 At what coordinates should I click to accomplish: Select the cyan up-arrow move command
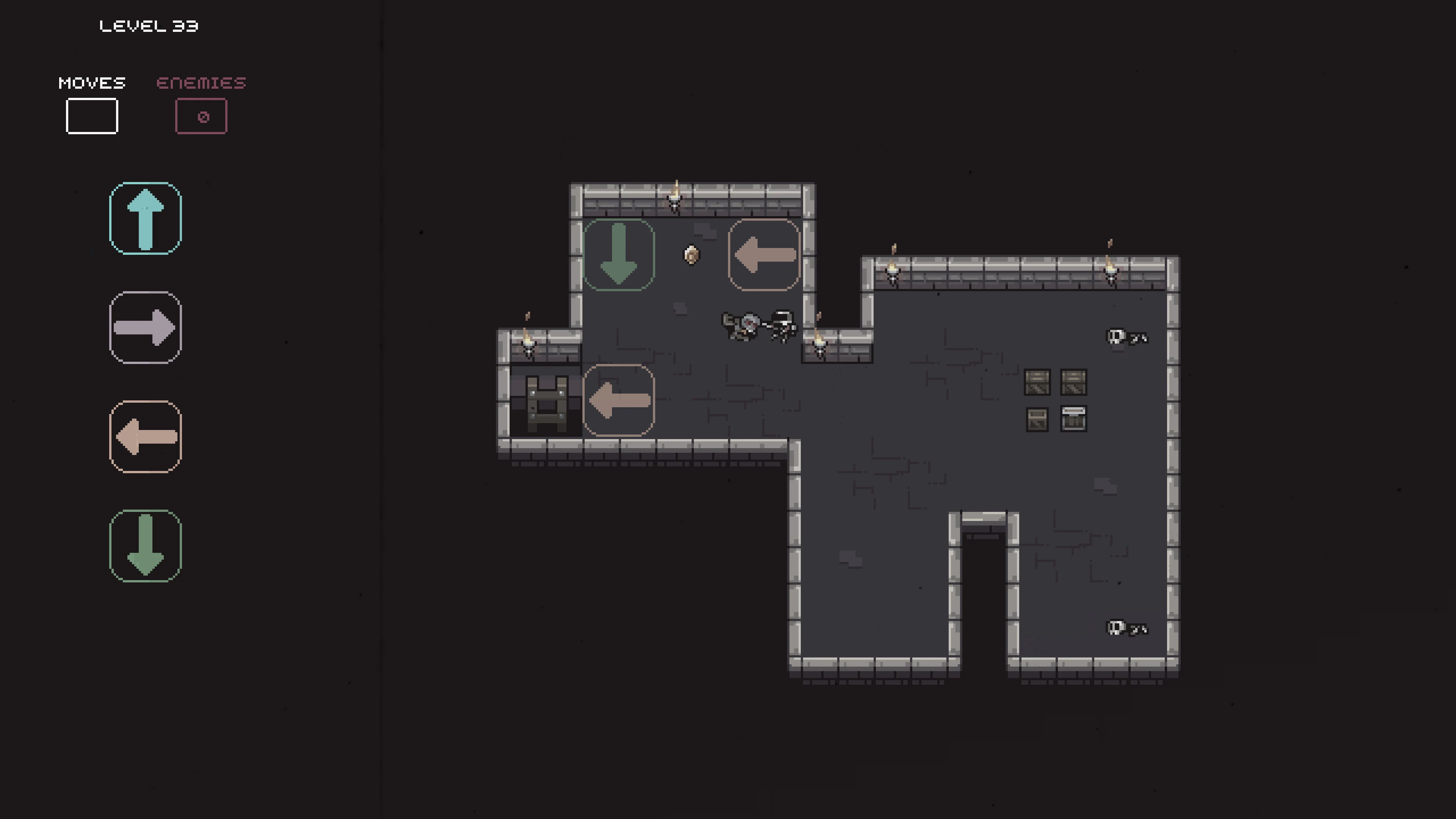point(145,219)
